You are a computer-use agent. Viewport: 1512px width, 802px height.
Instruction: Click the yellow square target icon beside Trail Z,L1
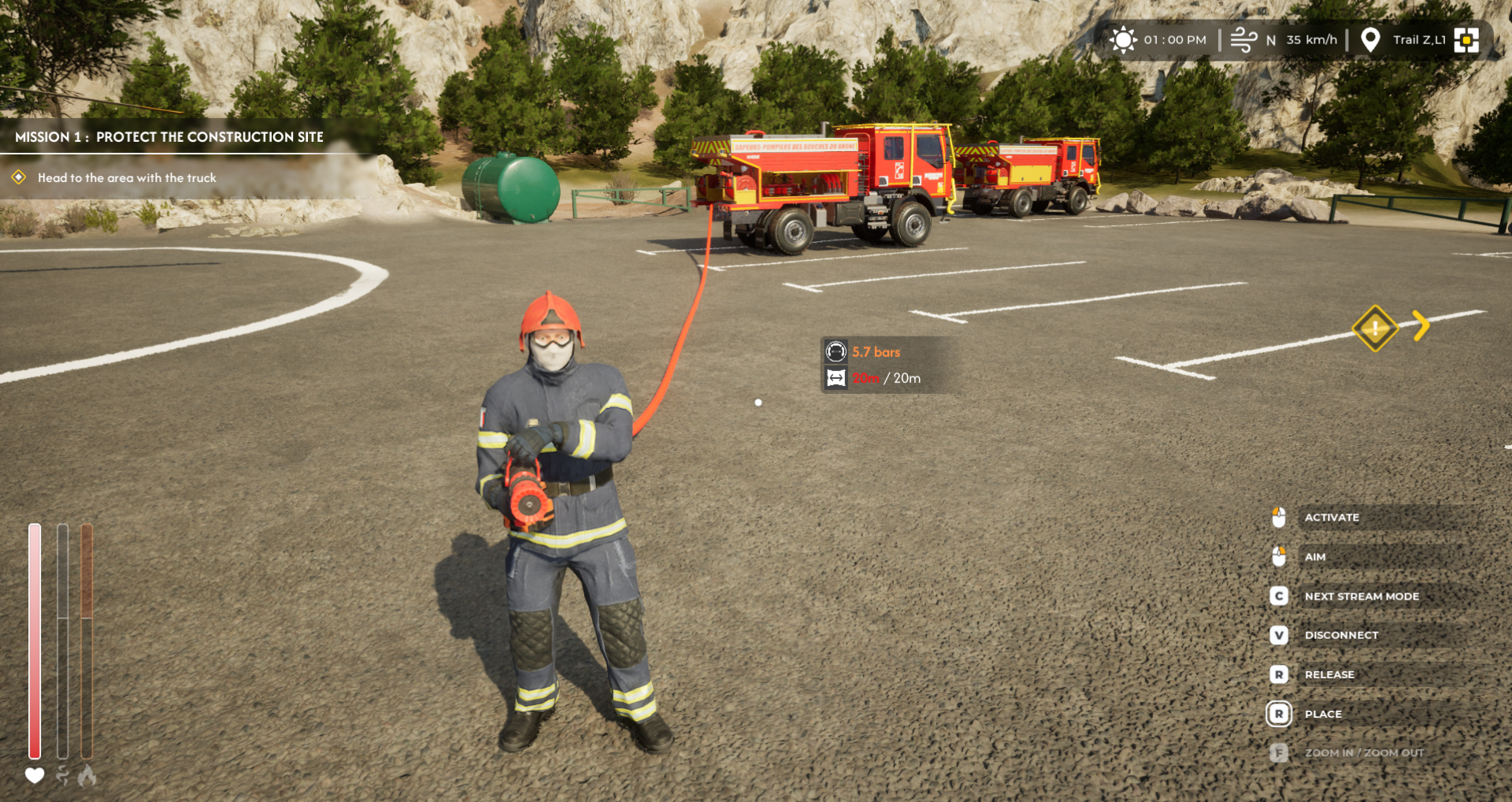[1466, 39]
